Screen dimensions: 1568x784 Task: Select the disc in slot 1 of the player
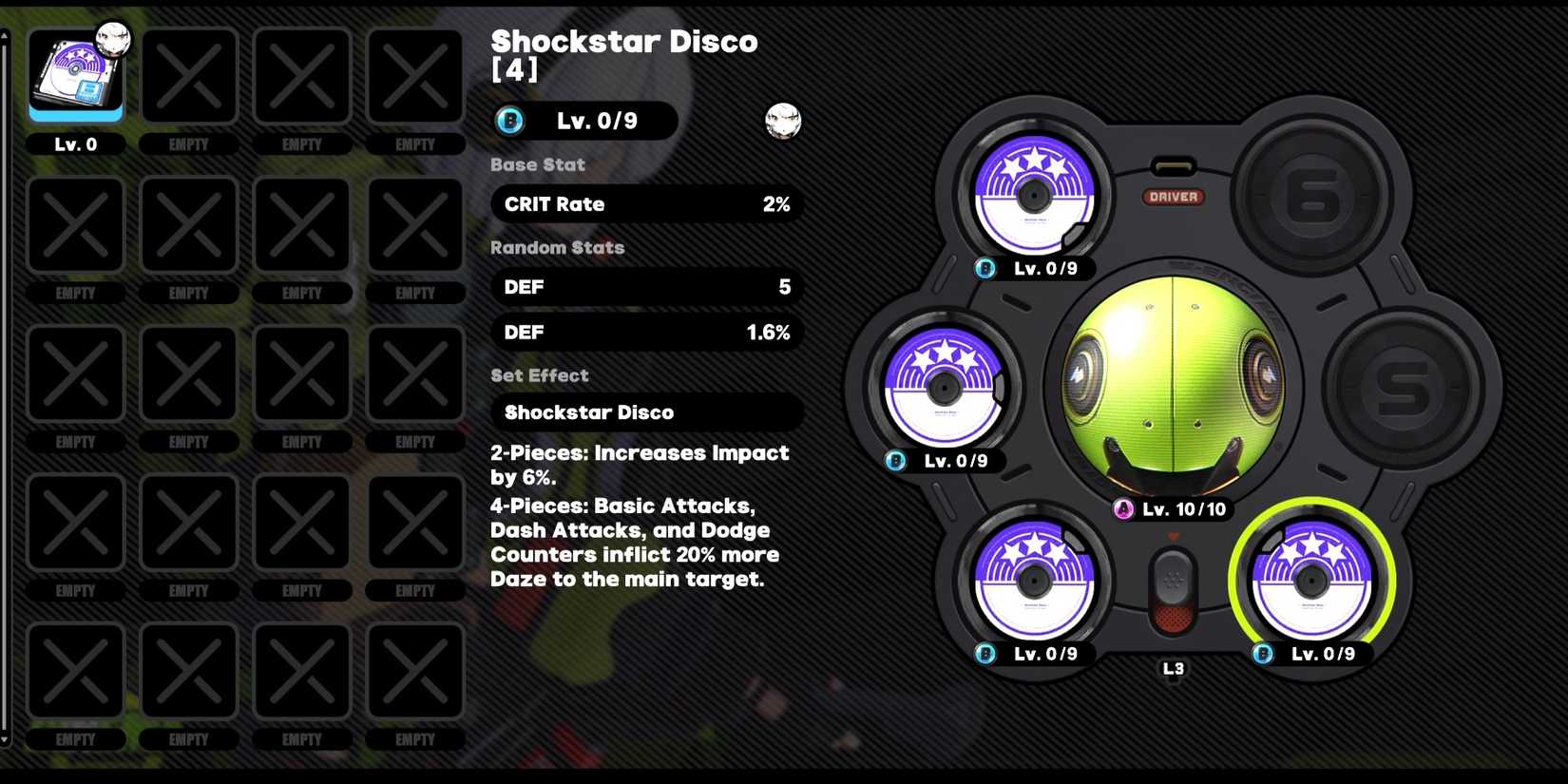coord(1034,197)
